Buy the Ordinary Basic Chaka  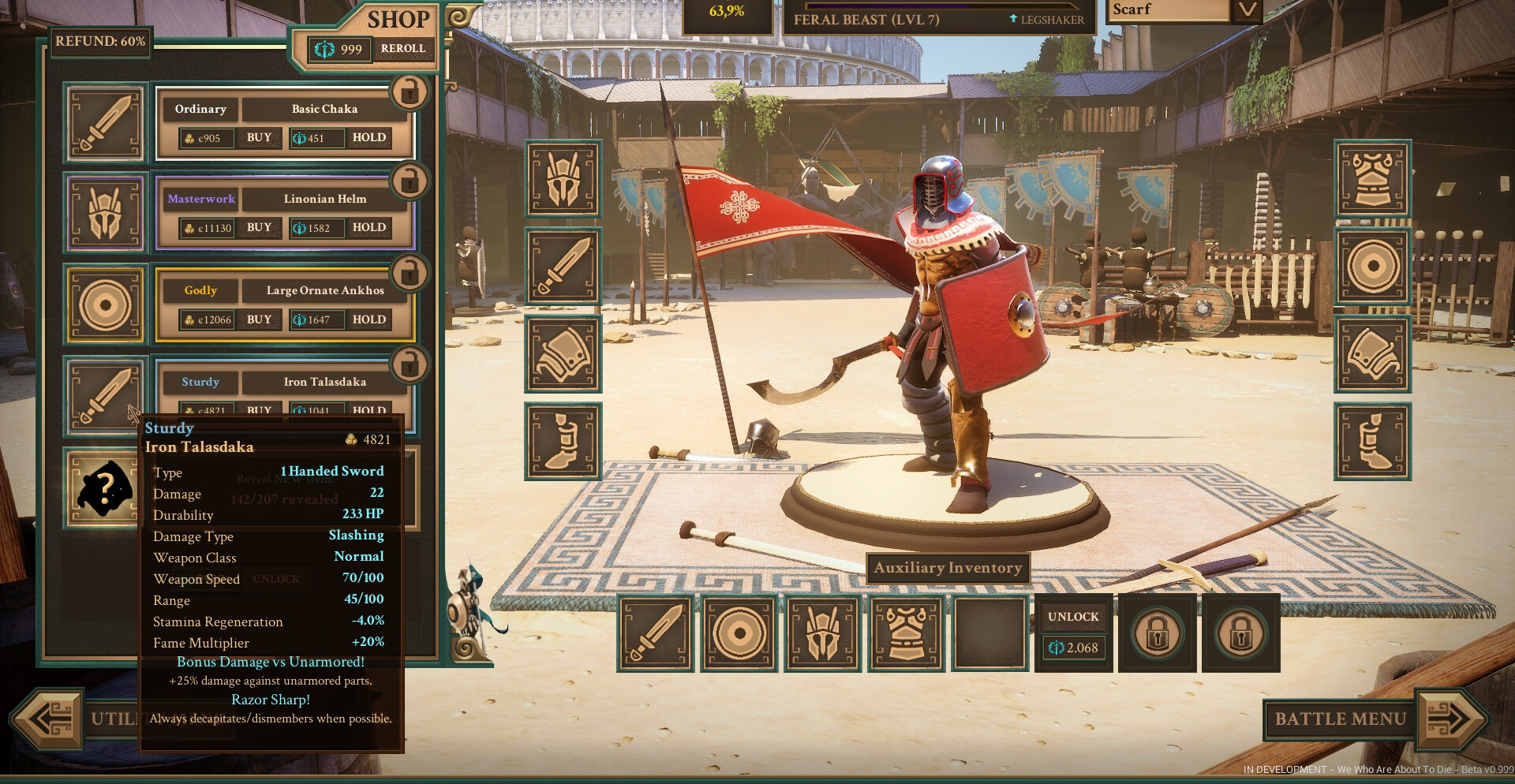(x=259, y=138)
